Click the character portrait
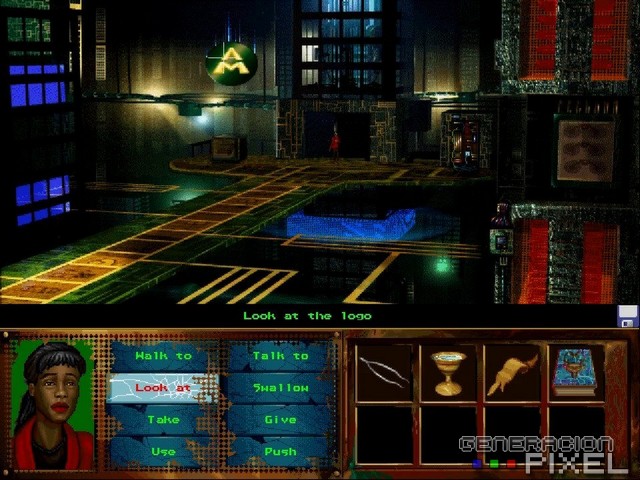This screenshot has width=640, height=480. [x=52, y=403]
